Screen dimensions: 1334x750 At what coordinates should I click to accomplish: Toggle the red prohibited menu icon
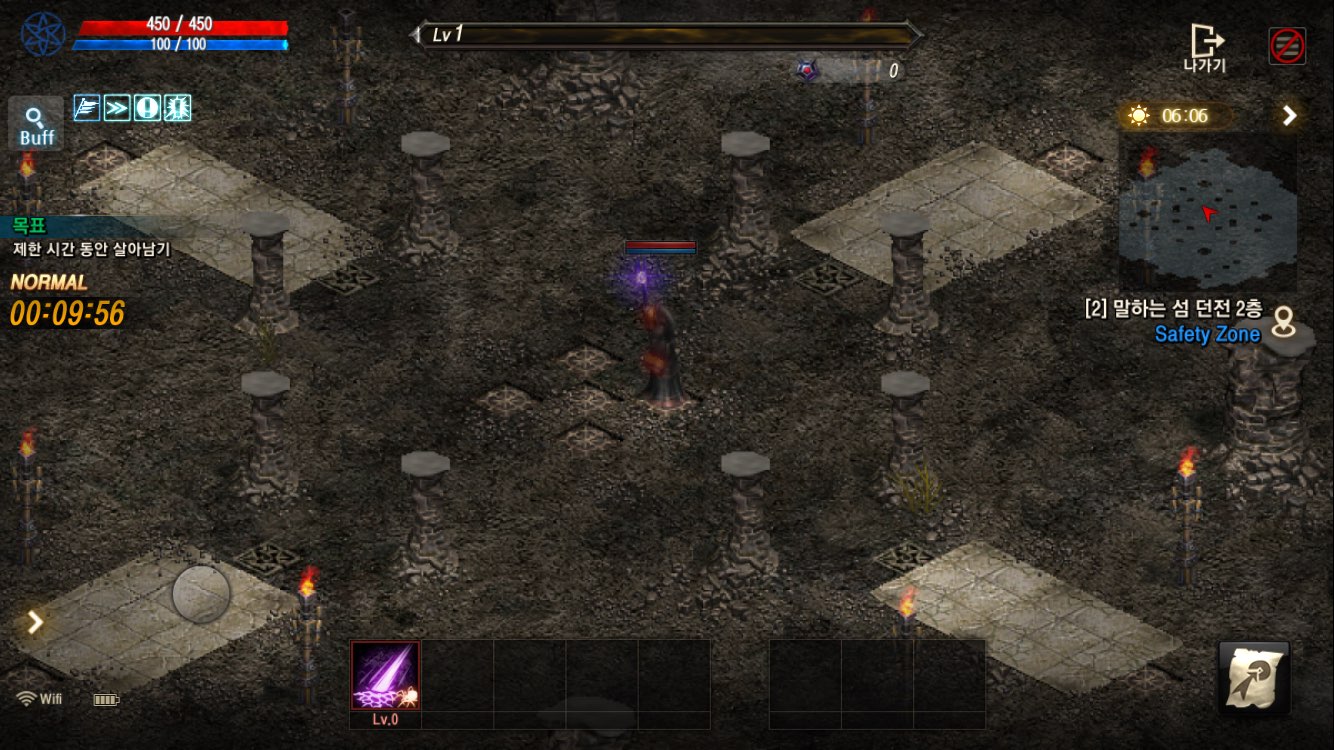(x=1287, y=46)
